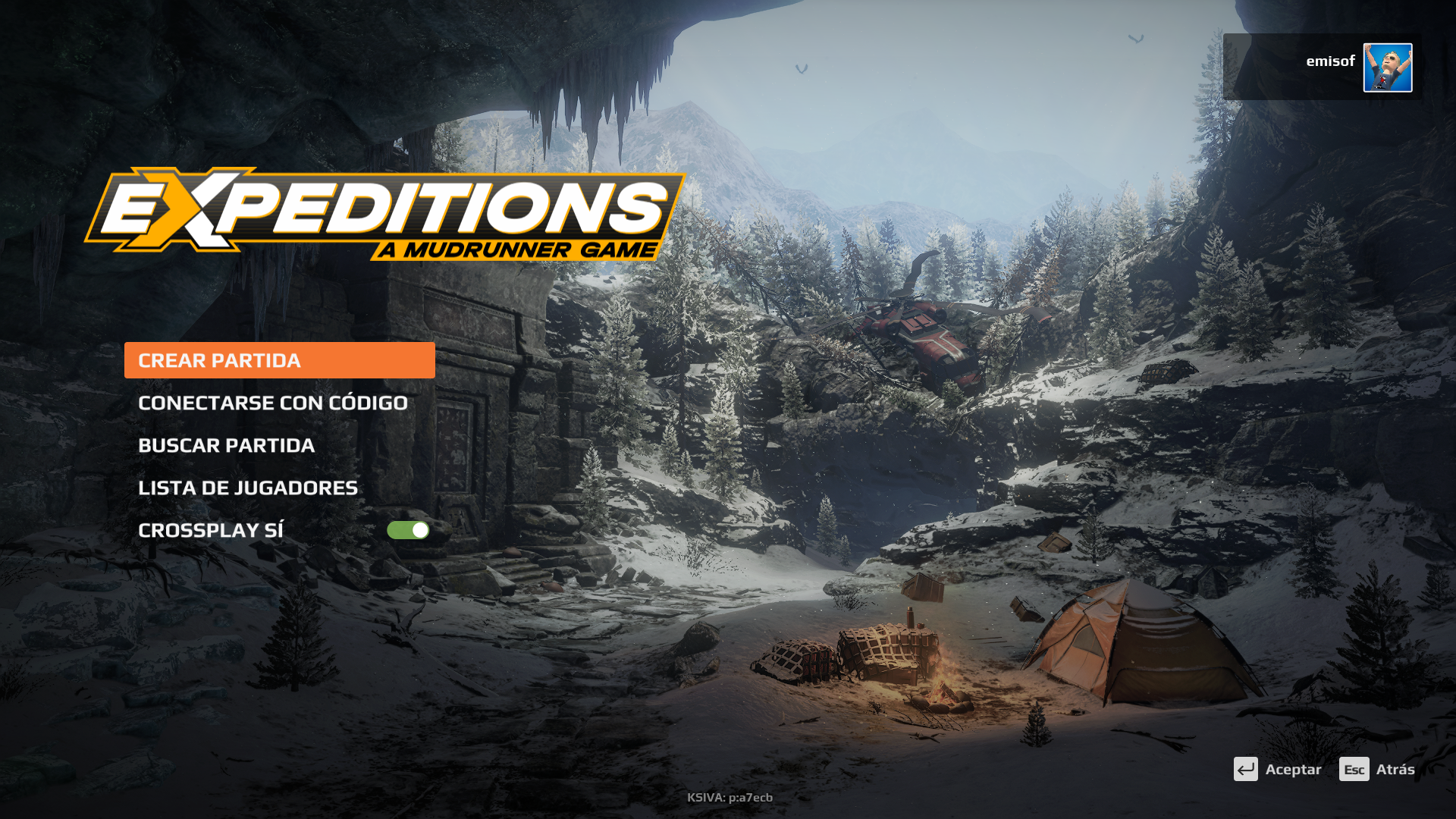Open "CONECTARSE CON CÓDIGO" option
The width and height of the screenshot is (1456, 819).
click(x=272, y=403)
